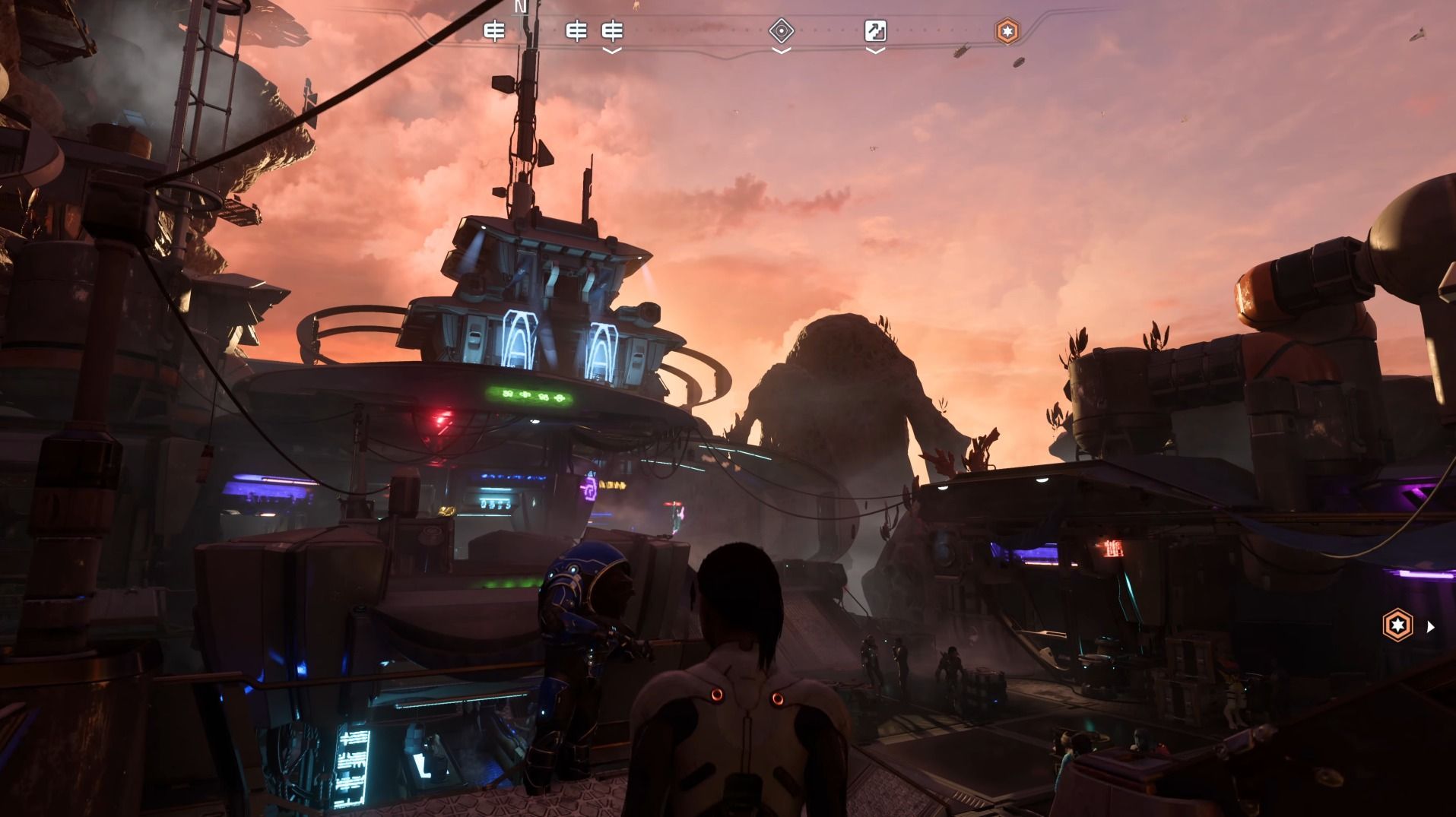Select the orange hexagon waypoint on the compass bar
The image size is (1456, 817).
1007,31
